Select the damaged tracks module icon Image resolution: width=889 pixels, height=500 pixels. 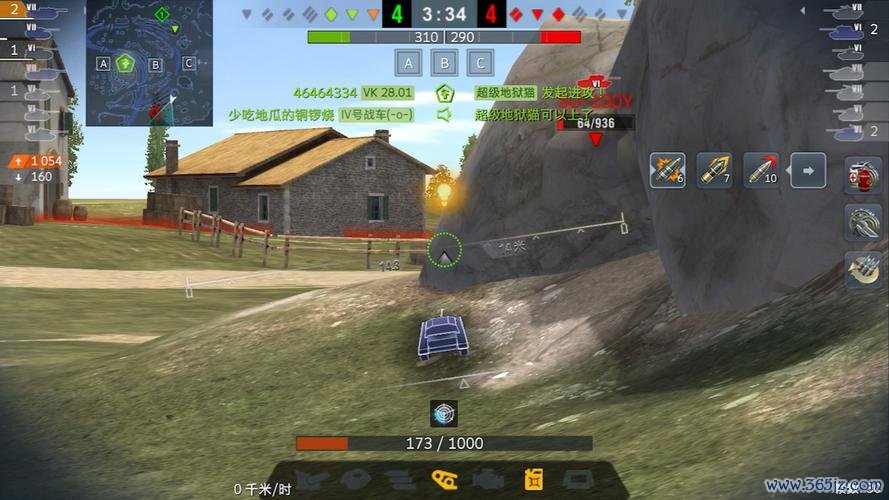click(x=443, y=479)
